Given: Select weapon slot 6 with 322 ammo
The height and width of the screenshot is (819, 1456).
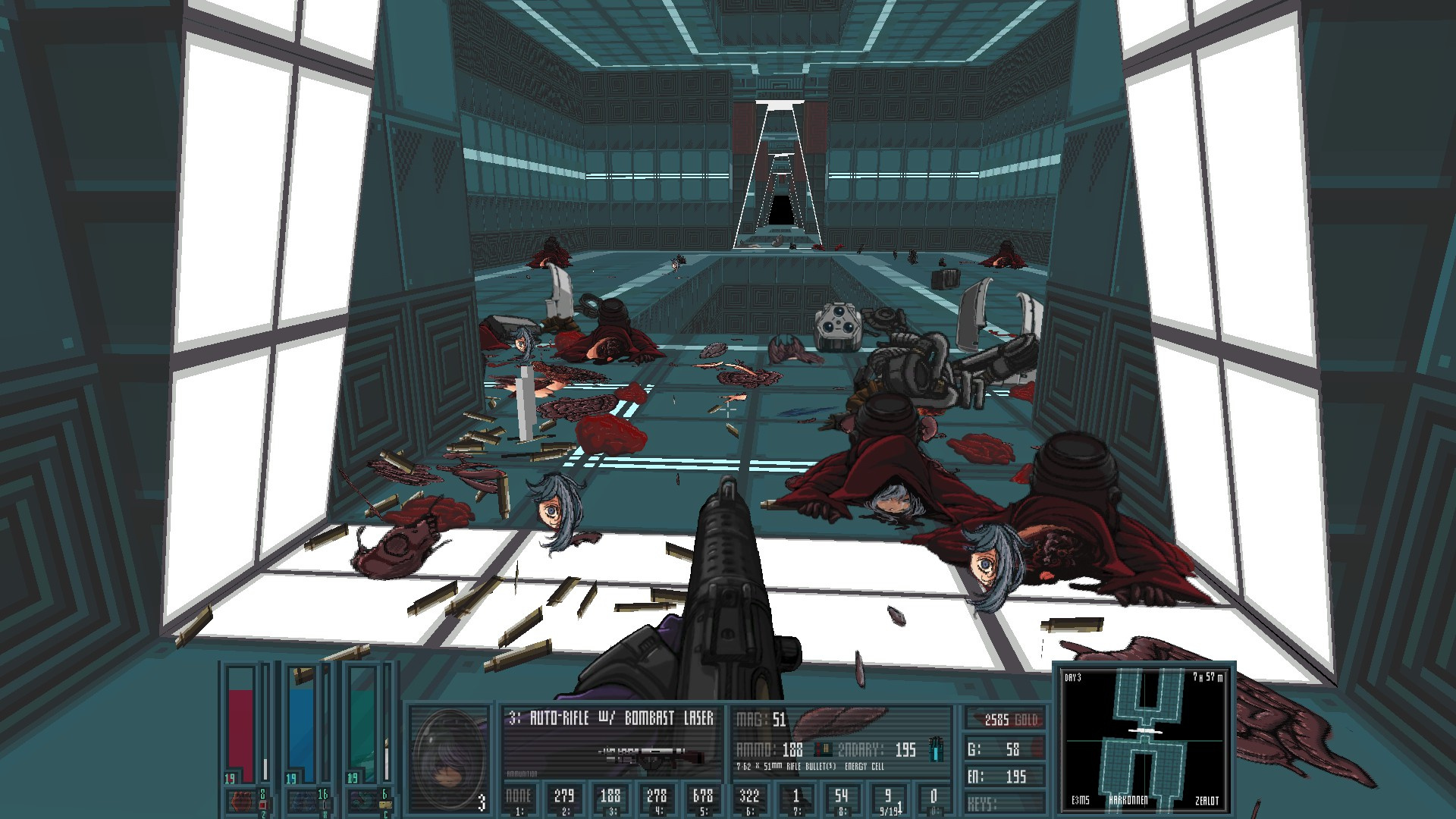Looking at the screenshot, I should pos(749,799).
